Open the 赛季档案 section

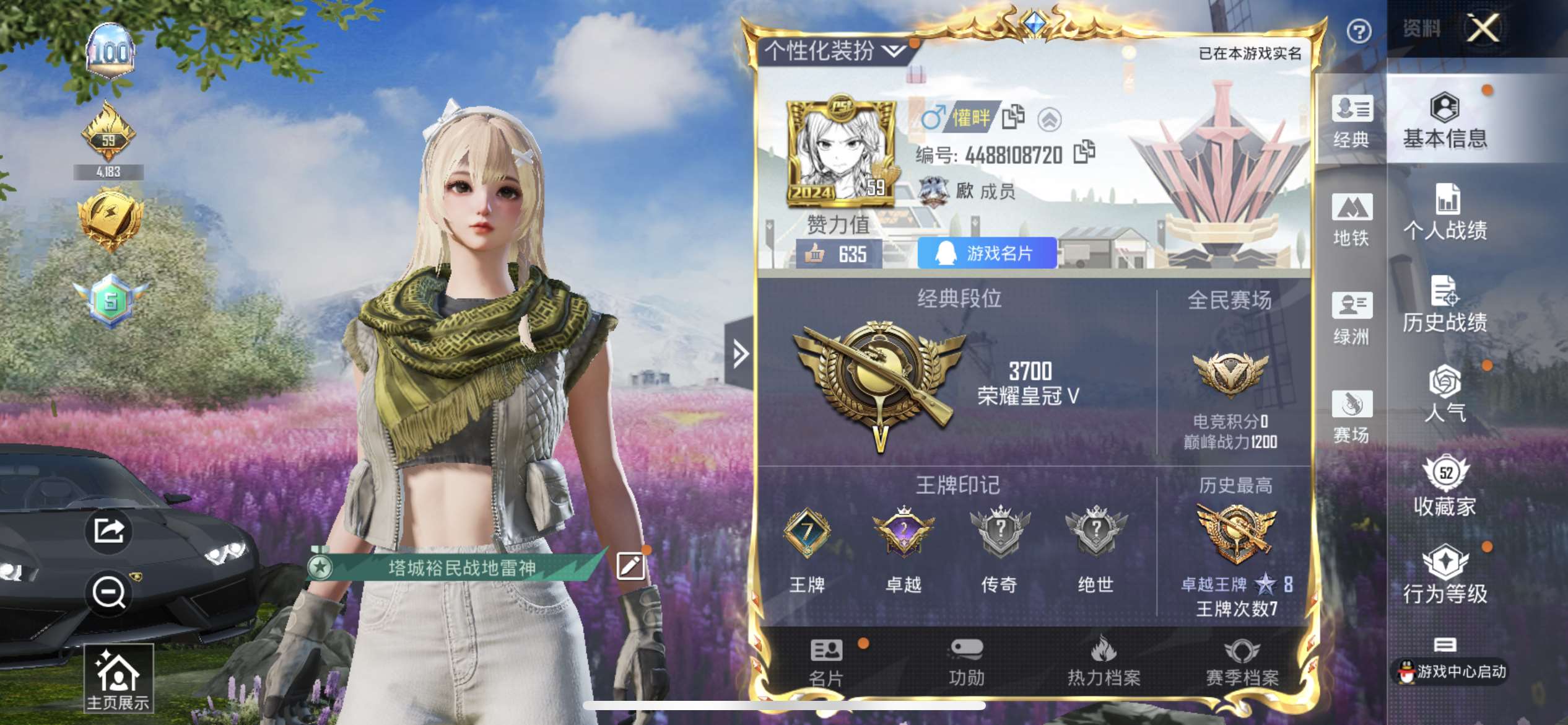coord(1242,663)
